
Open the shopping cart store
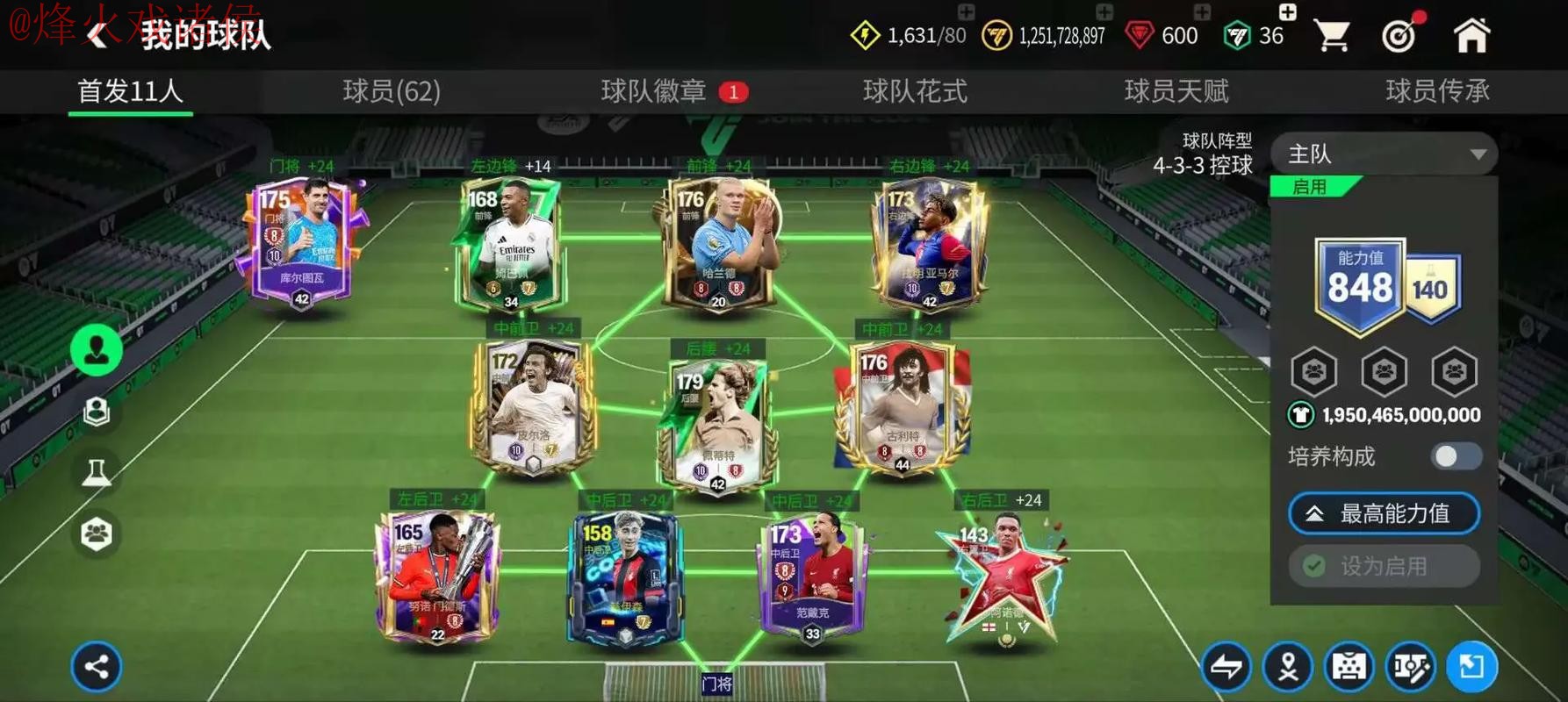coord(1332,36)
